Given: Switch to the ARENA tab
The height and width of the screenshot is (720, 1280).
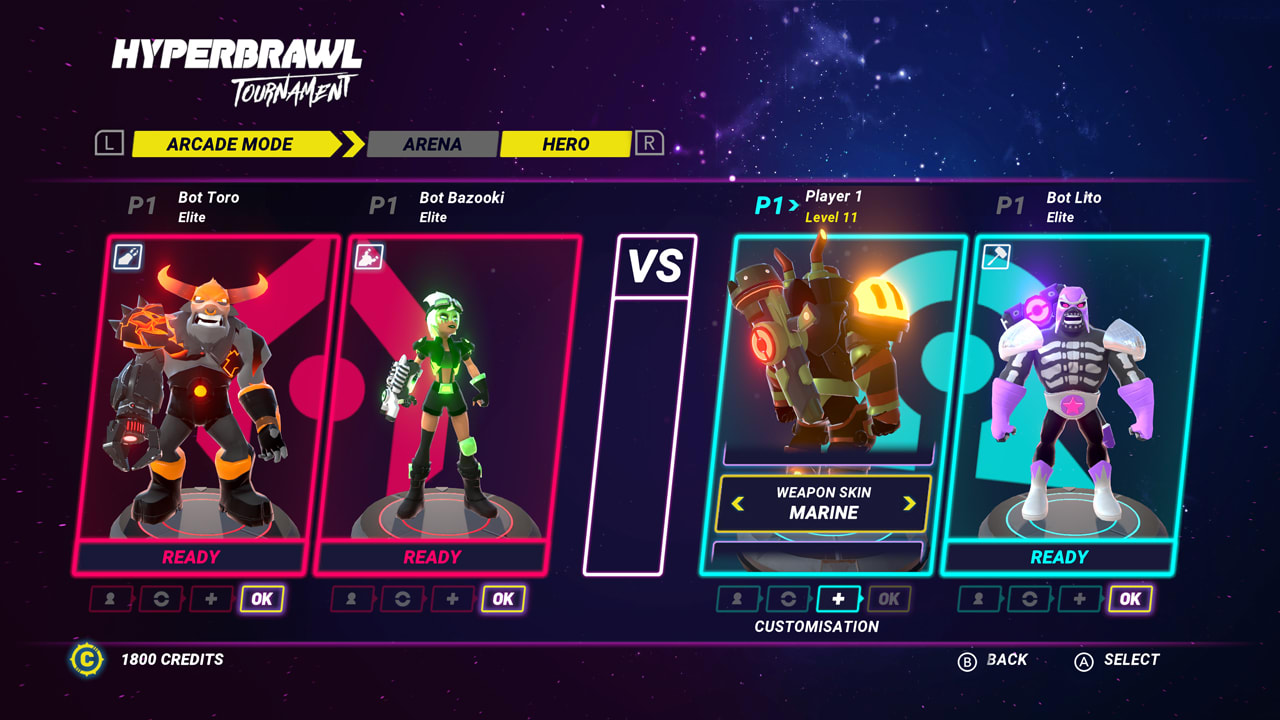Looking at the screenshot, I should [432, 144].
